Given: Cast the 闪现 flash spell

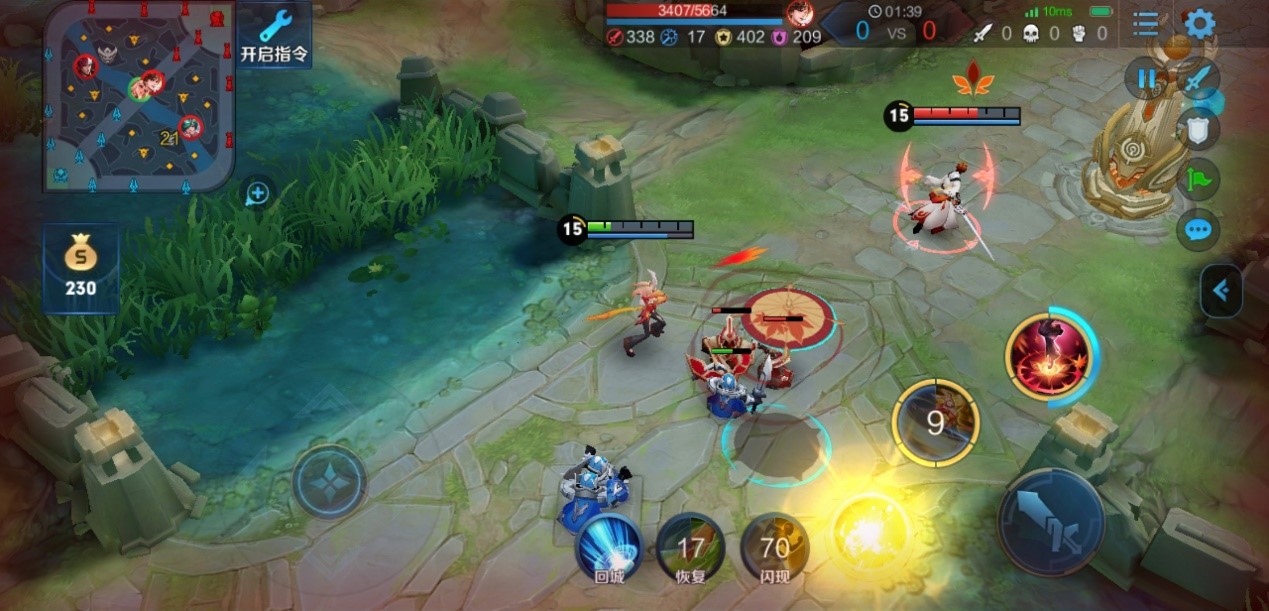Looking at the screenshot, I should pos(775,548).
